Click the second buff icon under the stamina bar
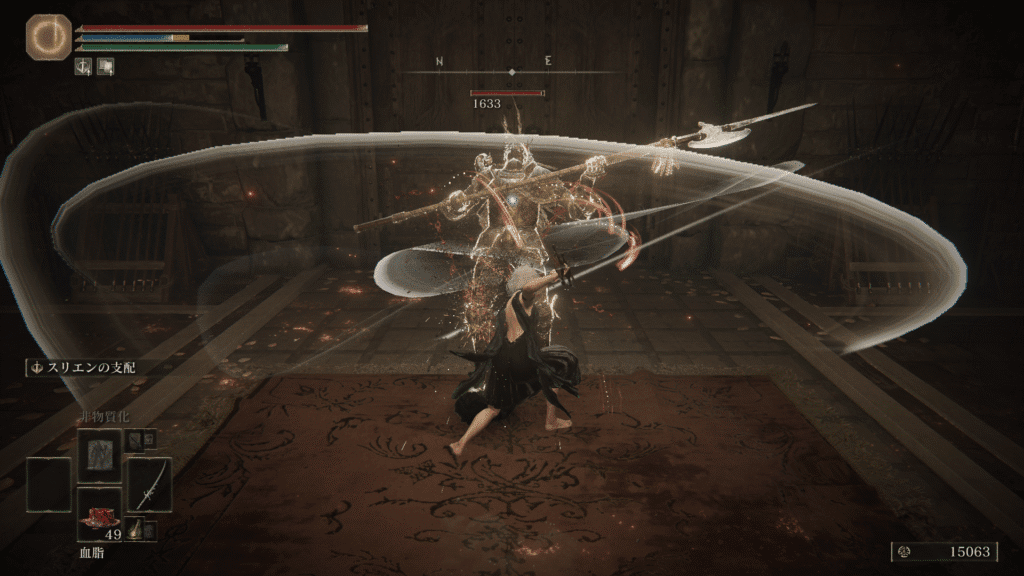 (105, 66)
